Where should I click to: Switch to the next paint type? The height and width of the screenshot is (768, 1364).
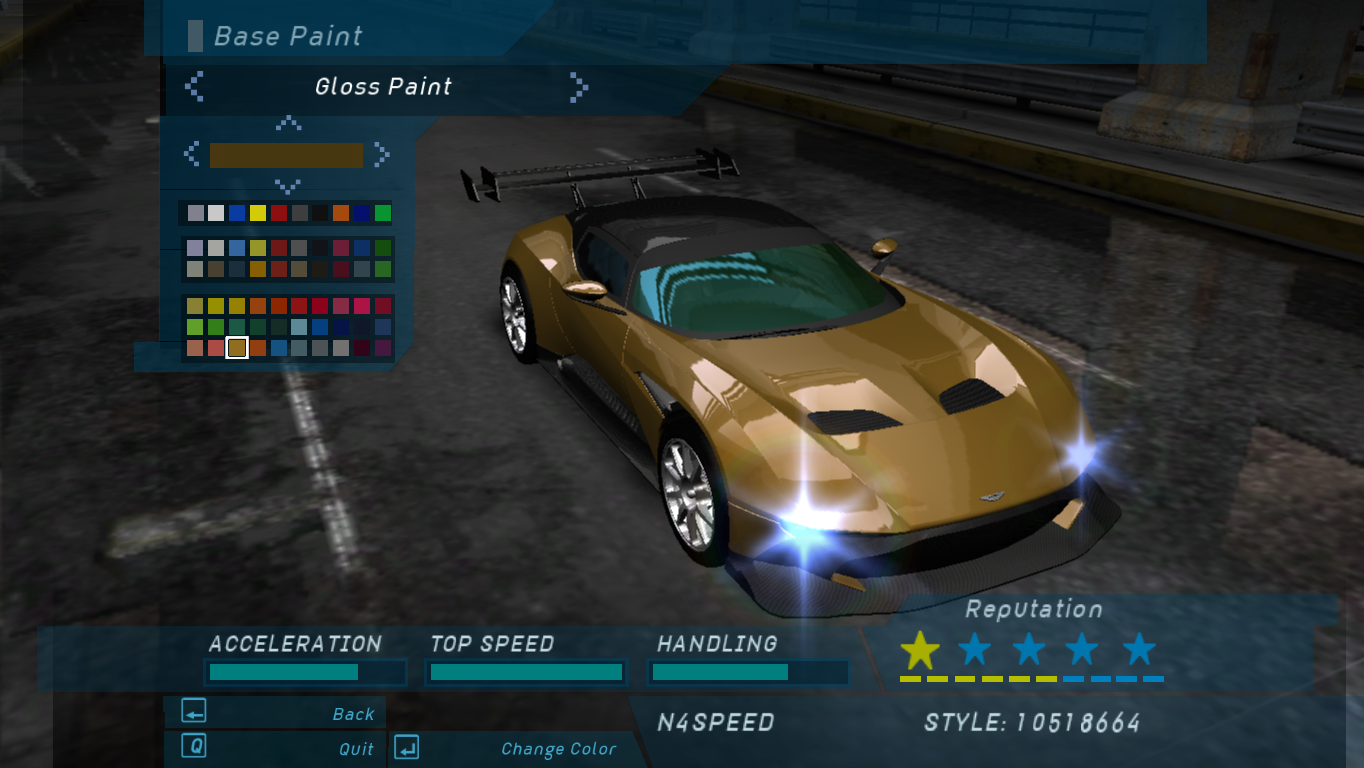click(x=578, y=87)
